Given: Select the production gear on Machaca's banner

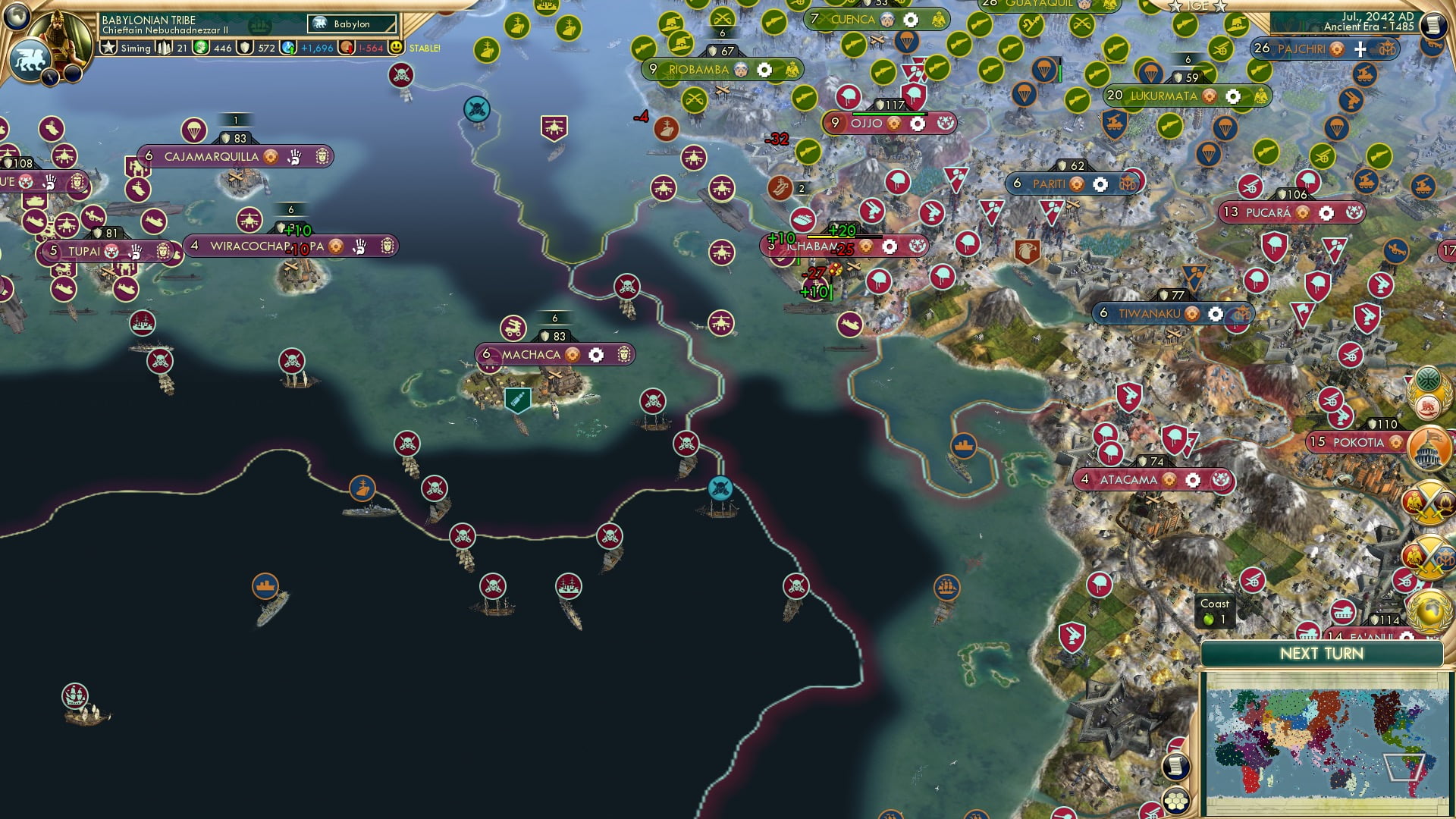Looking at the screenshot, I should [596, 354].
